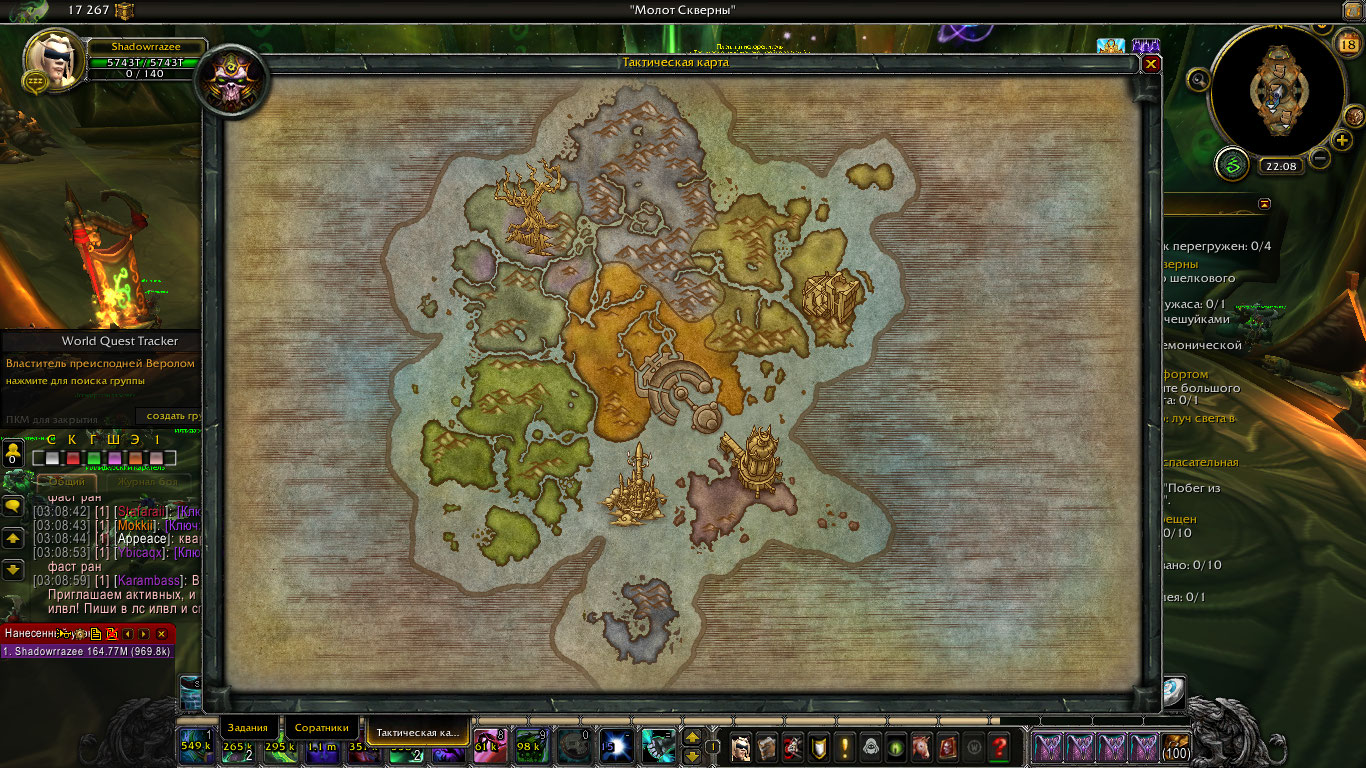Open the red question mark help button

[x=998, y=746]
